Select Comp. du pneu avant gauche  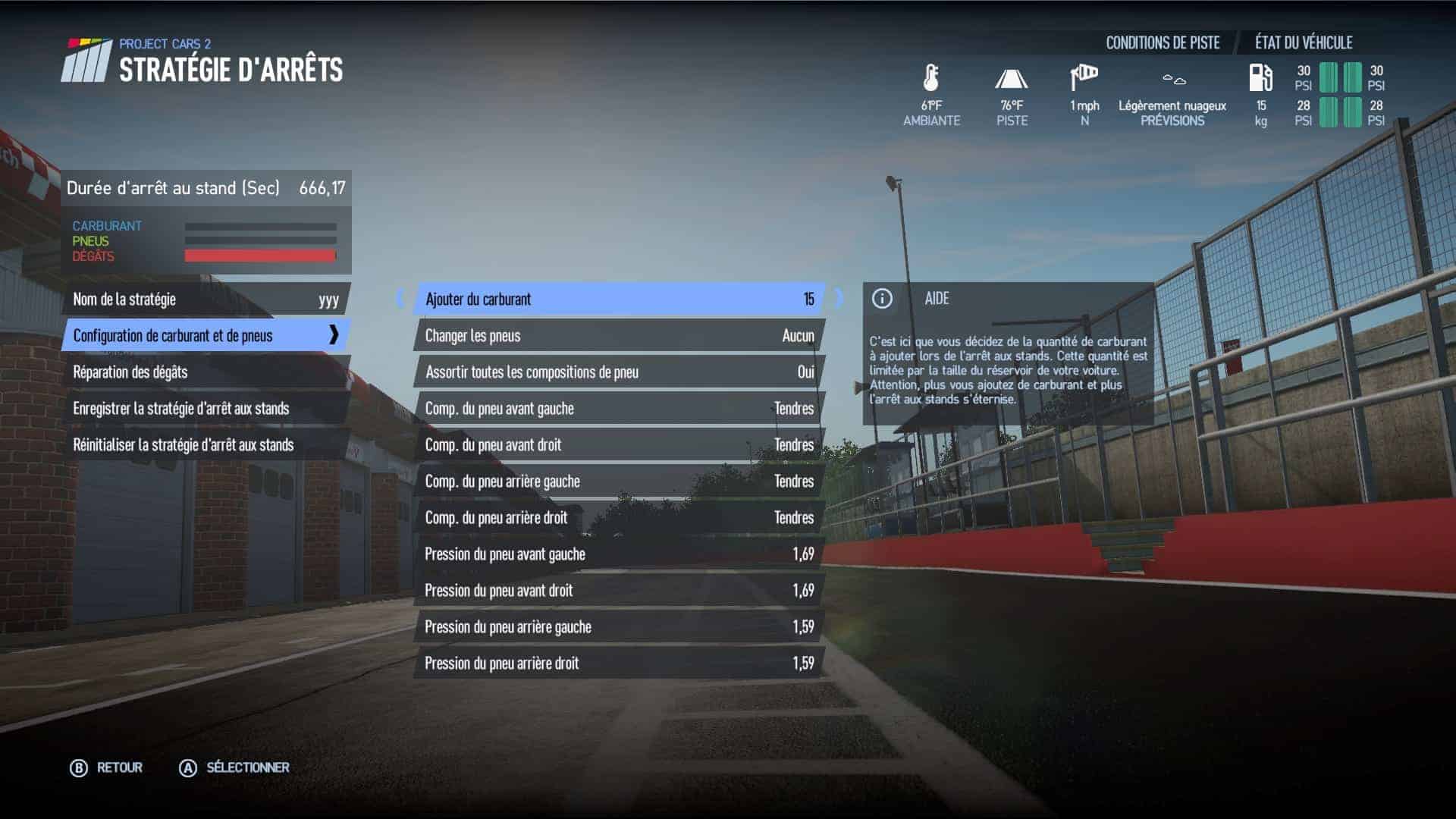click(619, 409)
